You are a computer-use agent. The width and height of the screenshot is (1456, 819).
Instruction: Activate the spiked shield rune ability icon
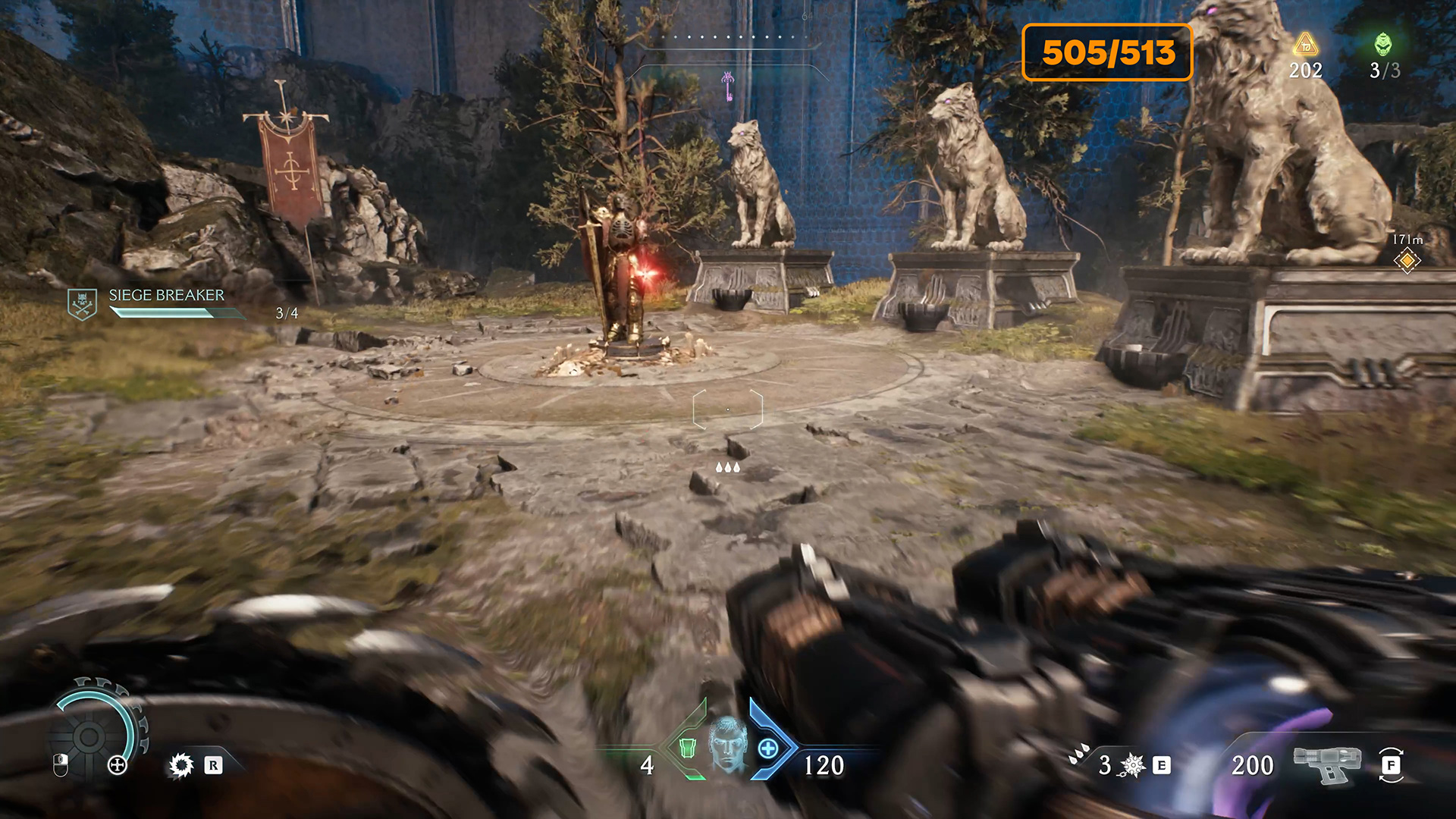click(181, 765)
